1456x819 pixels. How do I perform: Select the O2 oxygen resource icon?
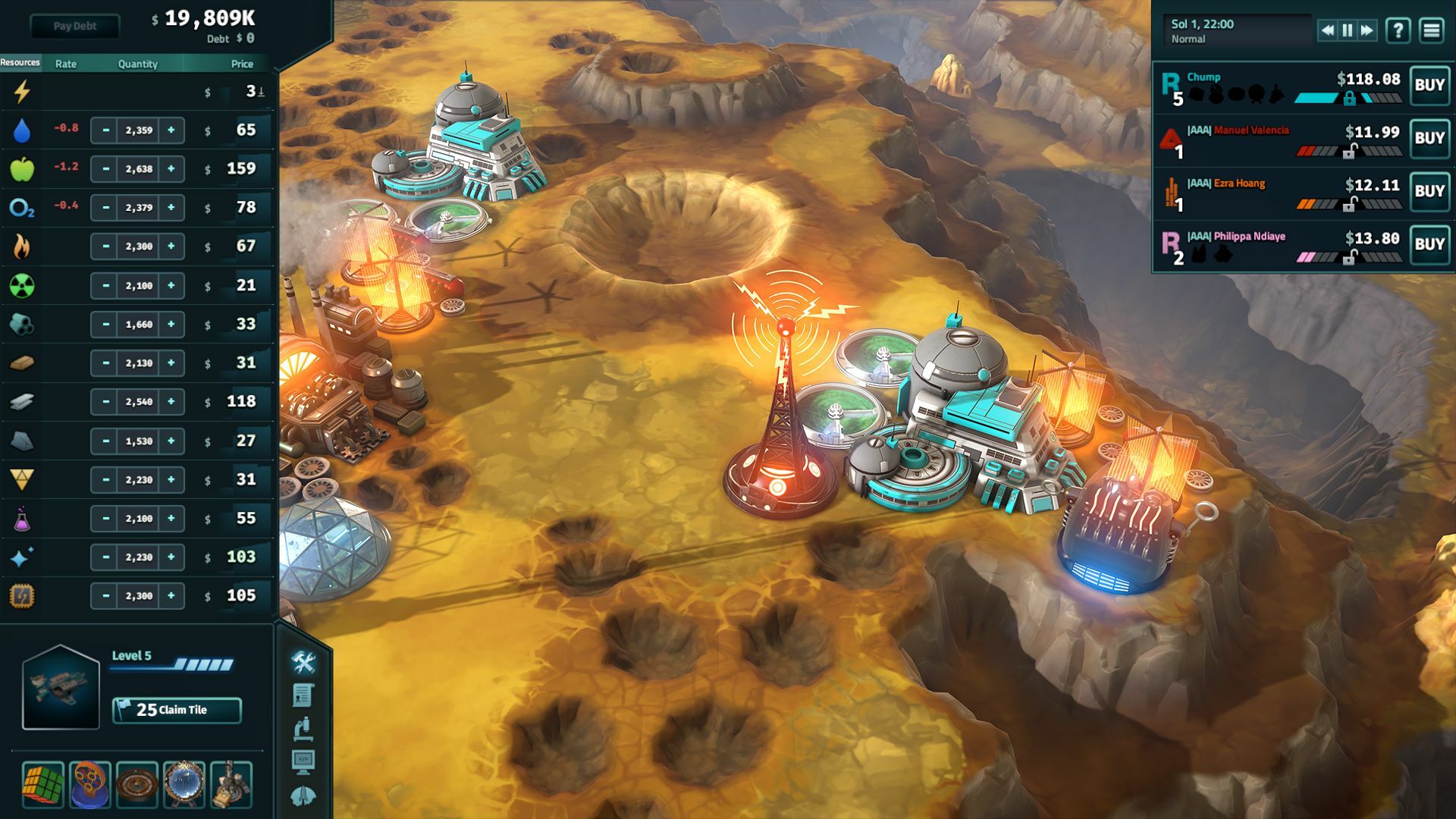pyautogui.click(x=20, y=207)
